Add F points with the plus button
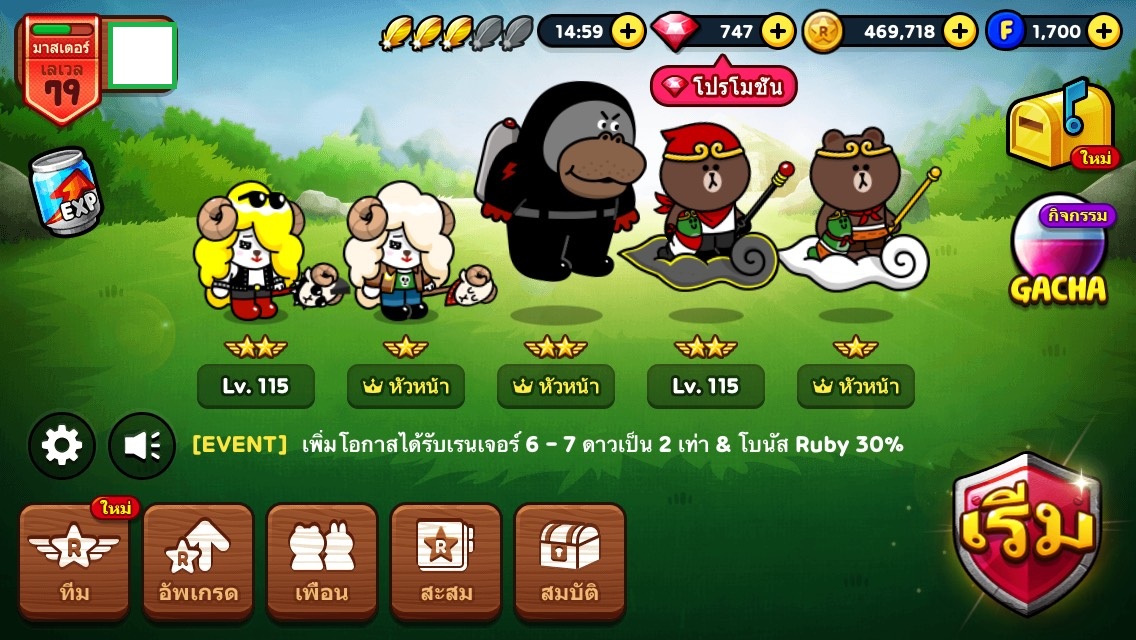The height and width of the screenshot is (640, 1136). [x=1104, y=31]
